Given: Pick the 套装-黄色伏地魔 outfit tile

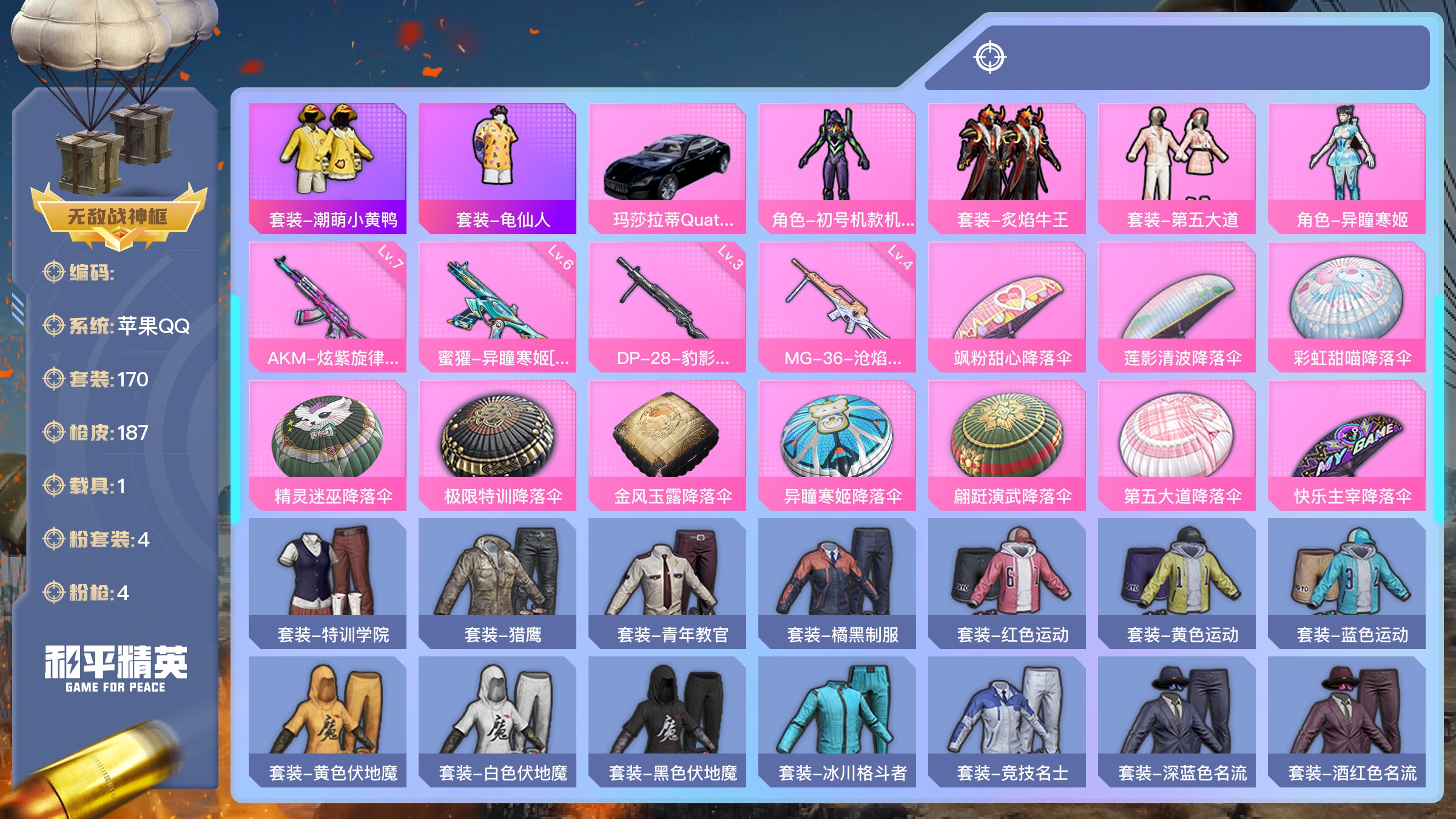Looking at the screenshot, I should click(x=328, y=721).
